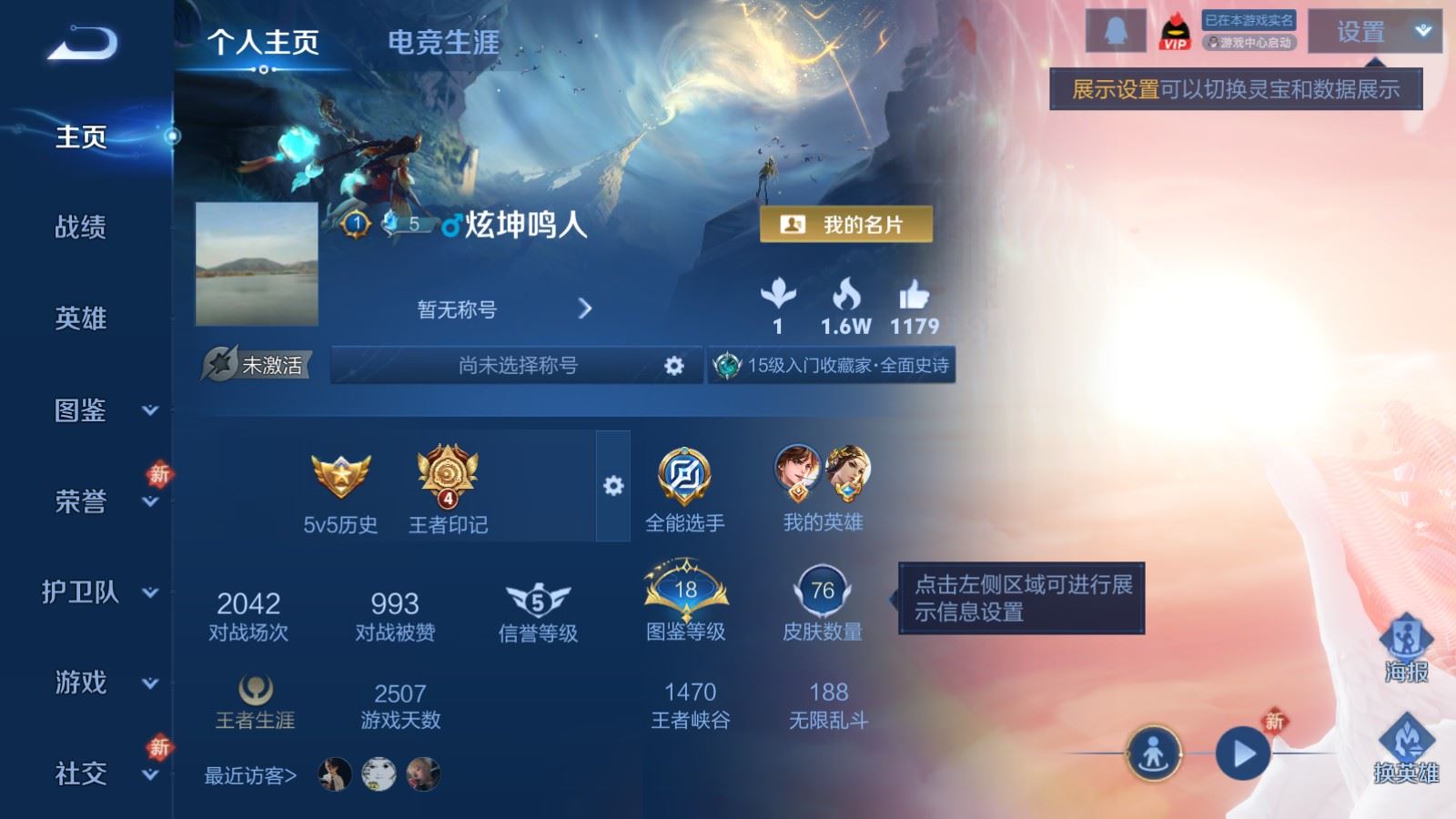View the 最近访客 list
This screenshot has height=819, width=1456.
[251, 775]
